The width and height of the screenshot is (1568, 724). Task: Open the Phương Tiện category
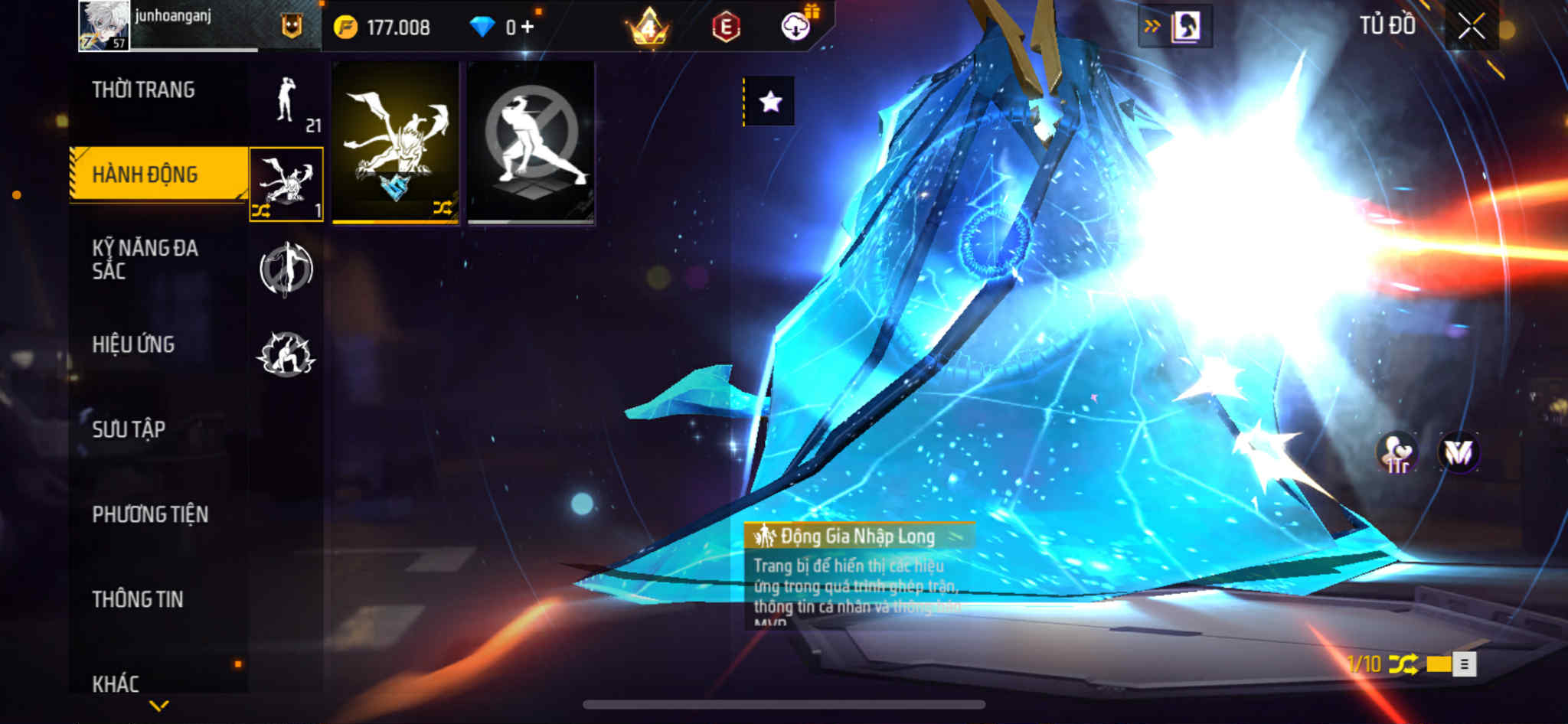[x=150, y=514]
